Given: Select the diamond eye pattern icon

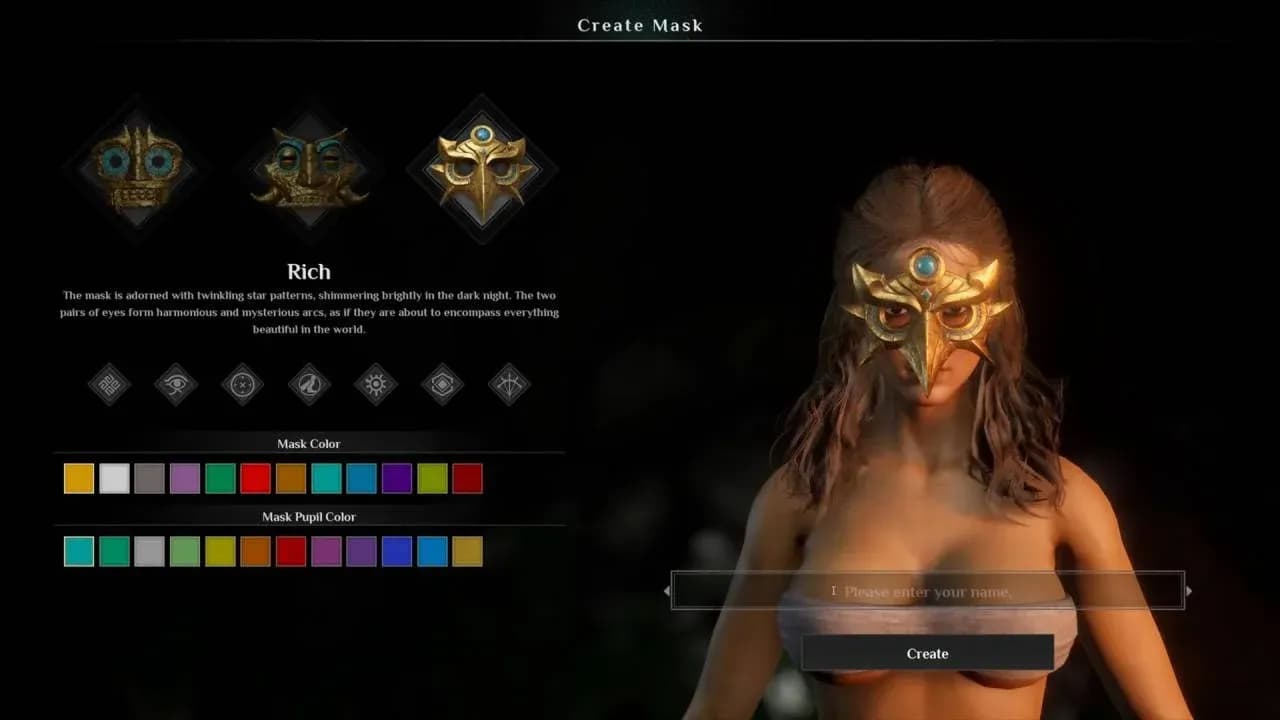Looking at the screenshot, I should point(442,385).
